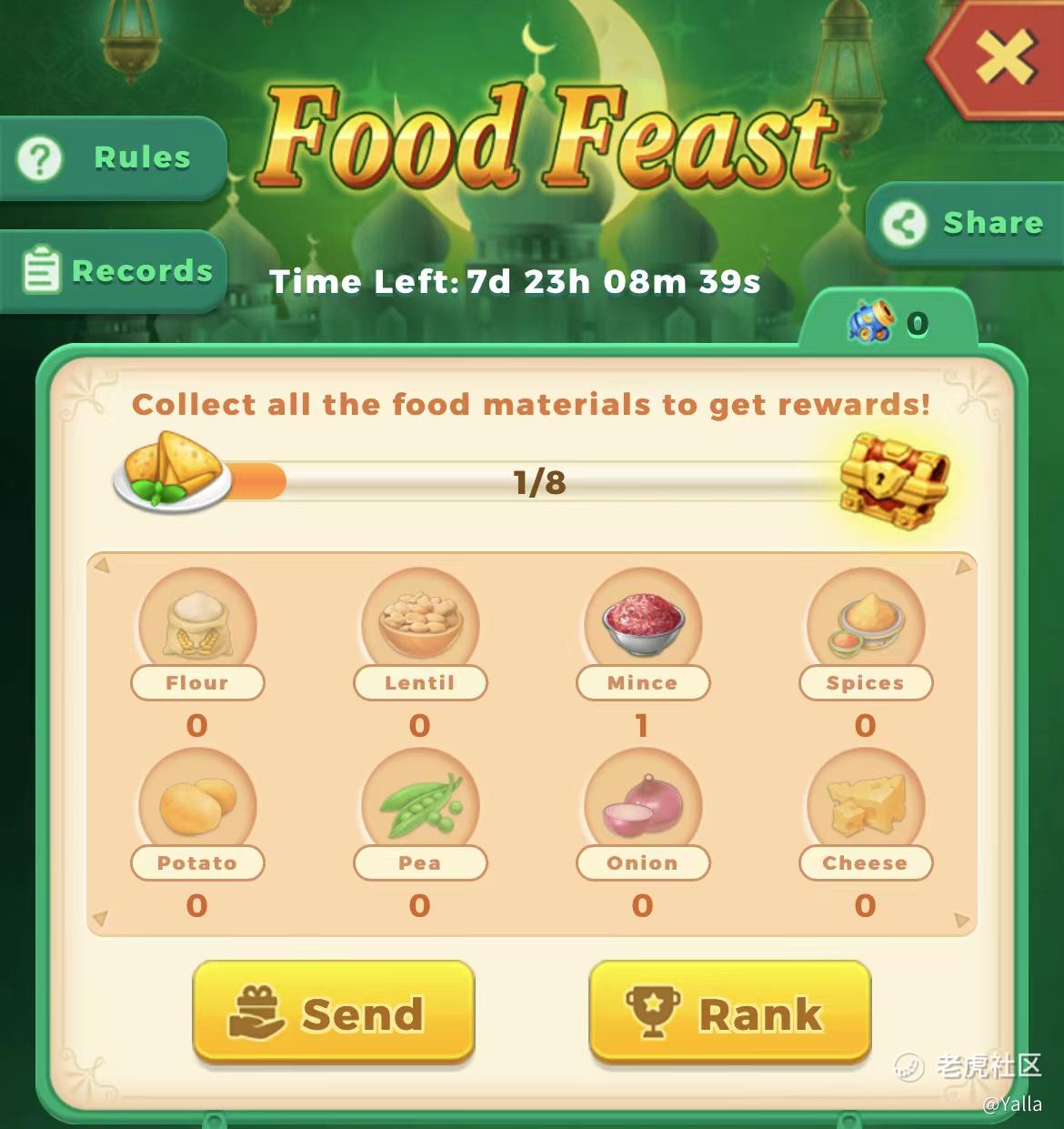
Task: Tap the samosa plate icon
Action: [173, 469]
